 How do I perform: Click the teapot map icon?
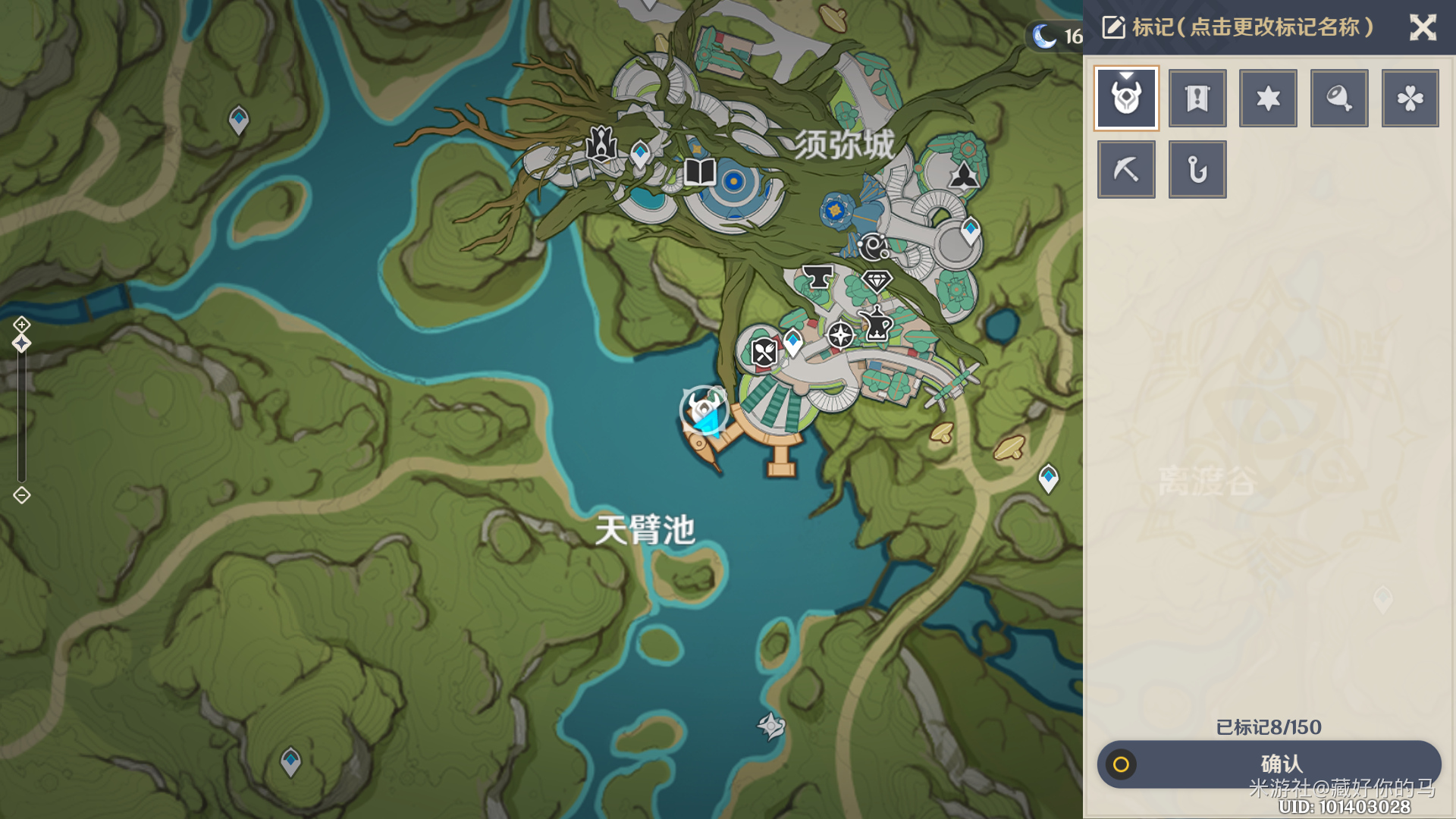pos(877,325)
